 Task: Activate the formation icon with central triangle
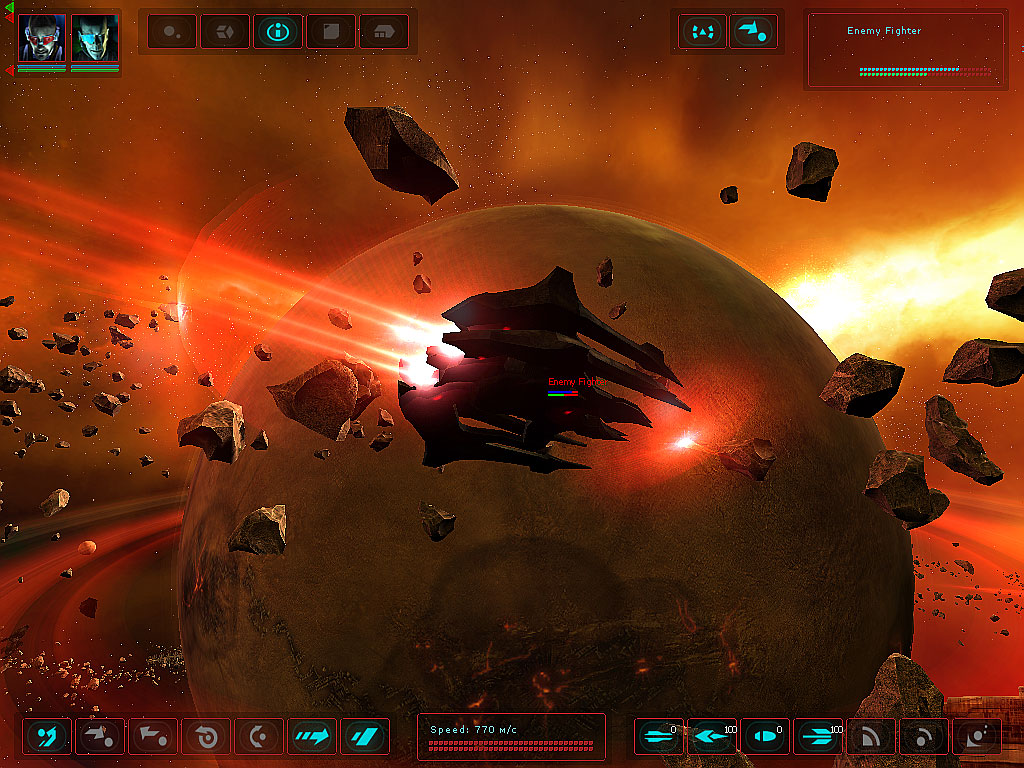702,32
